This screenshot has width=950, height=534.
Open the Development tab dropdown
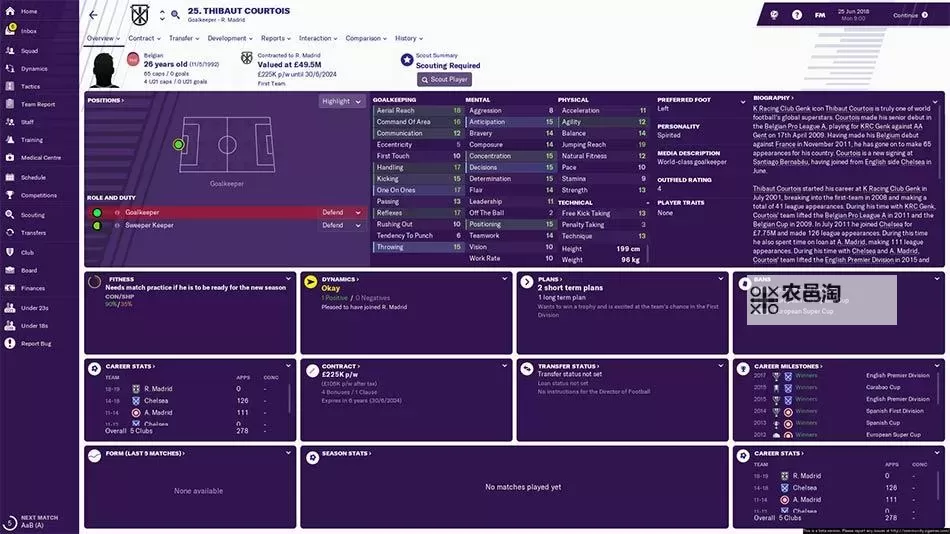tap(229, 38)
